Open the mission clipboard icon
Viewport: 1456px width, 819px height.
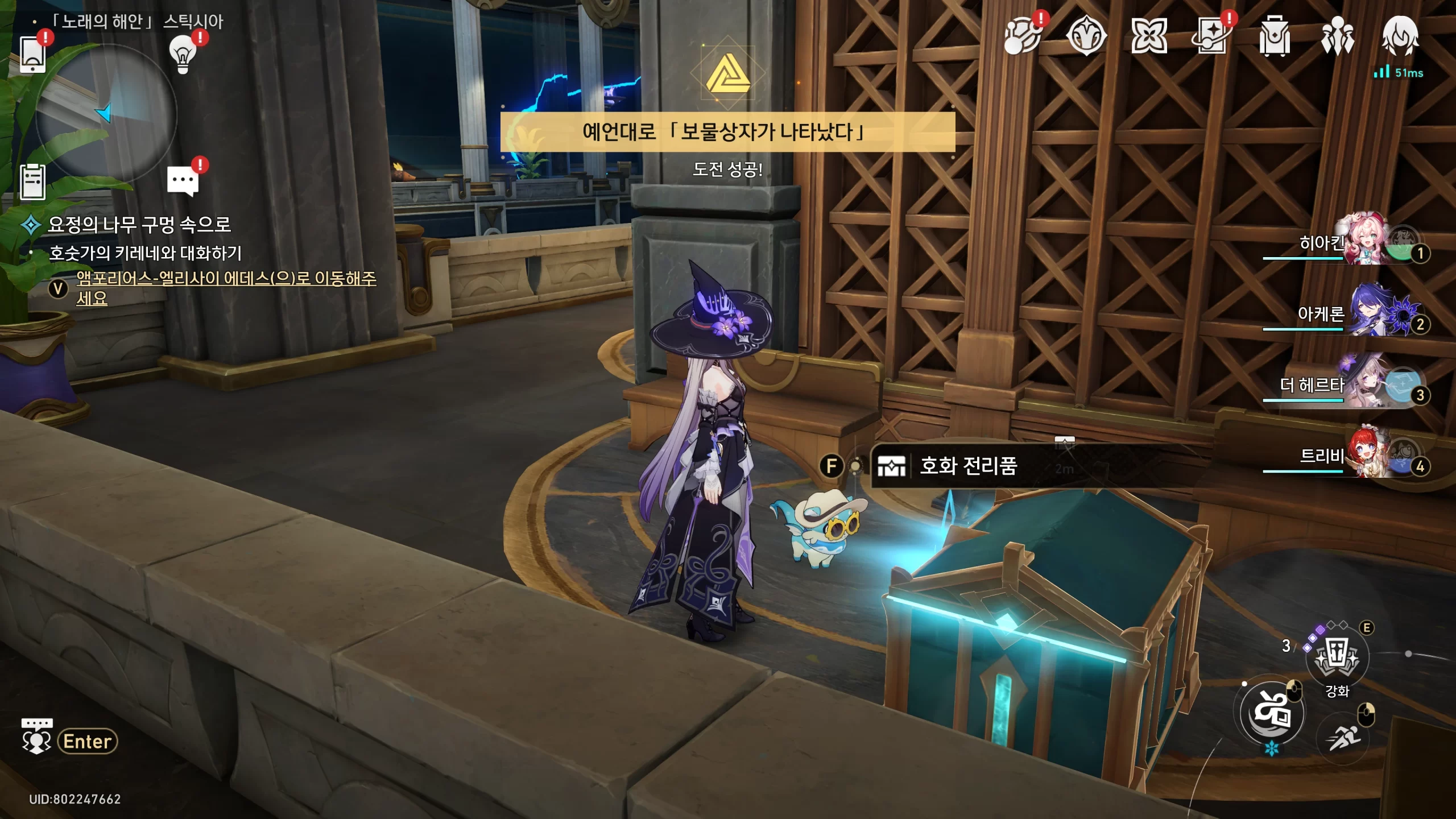[33, 182]
